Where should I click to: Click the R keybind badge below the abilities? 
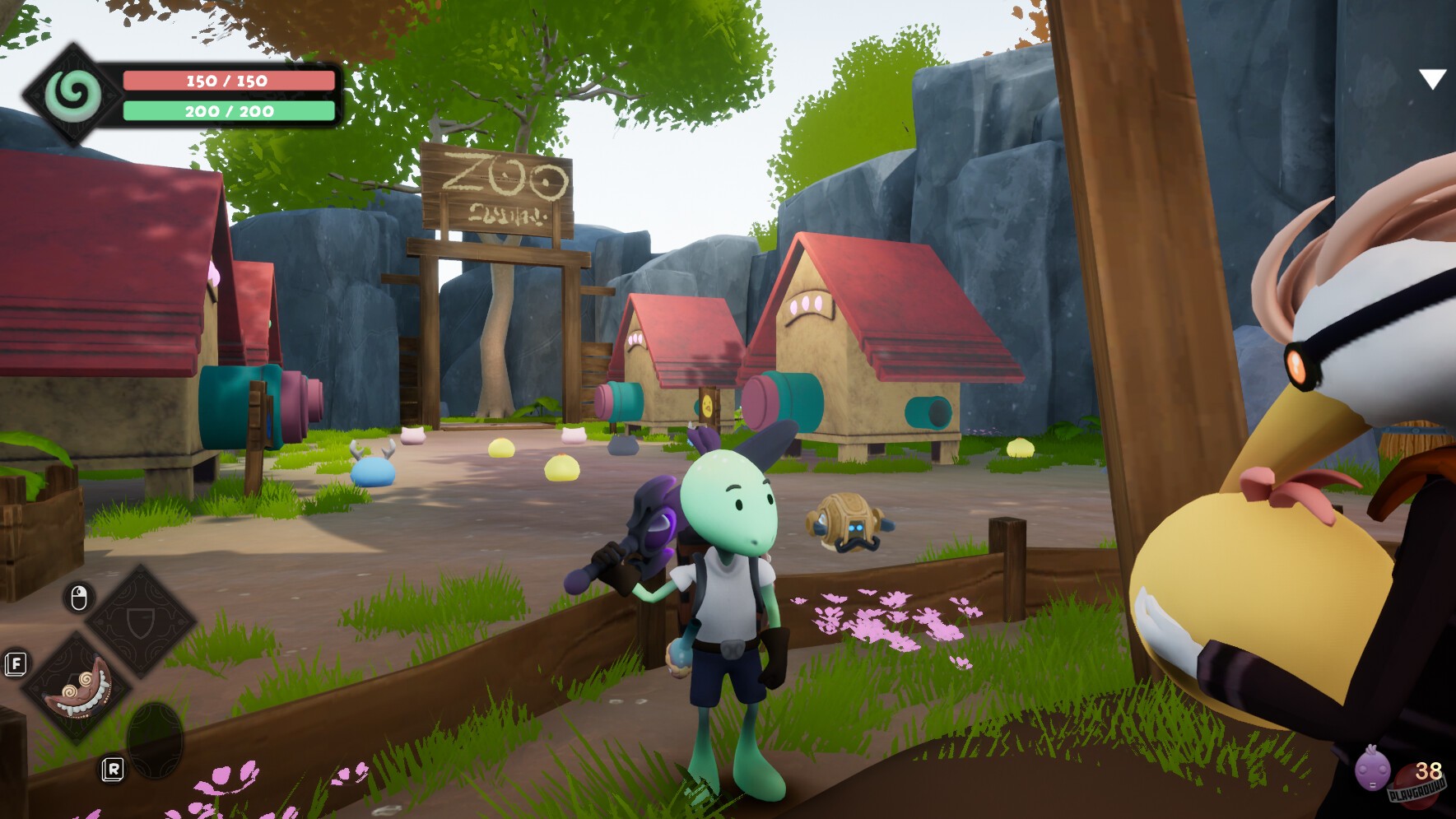point(114,771)
